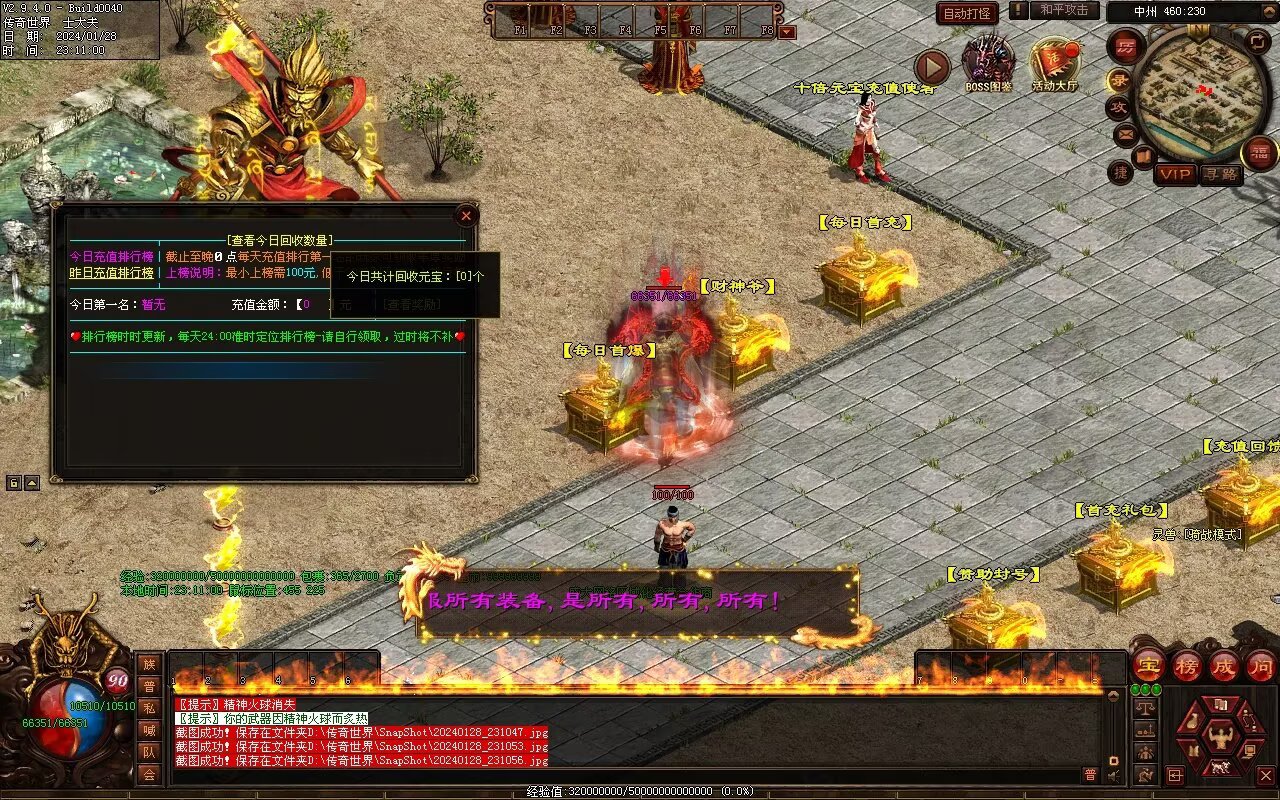Screen dimensions: 1280x800
Task: Open the VIP button
Action: [1175, 174]
